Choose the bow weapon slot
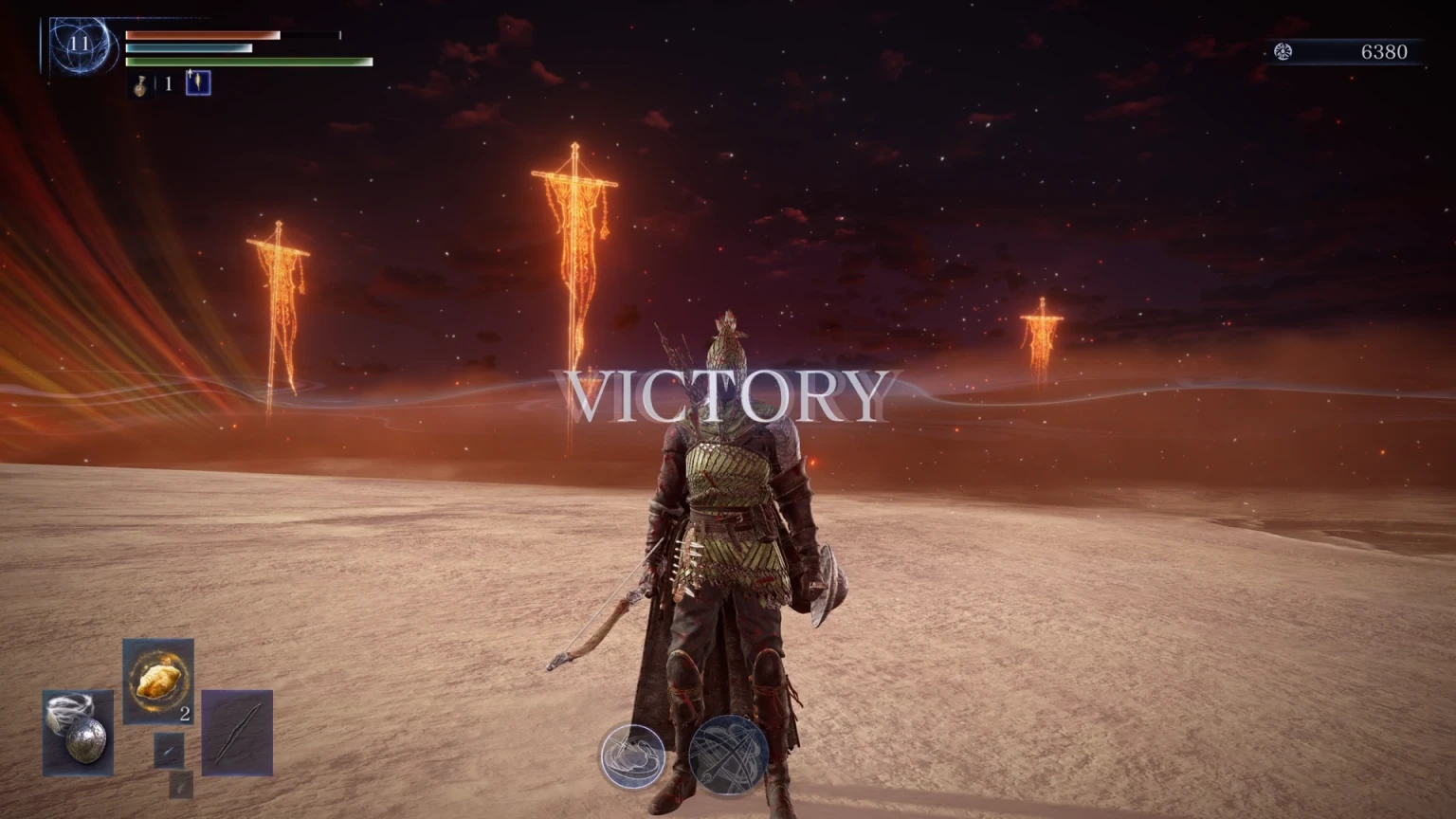 237,733
